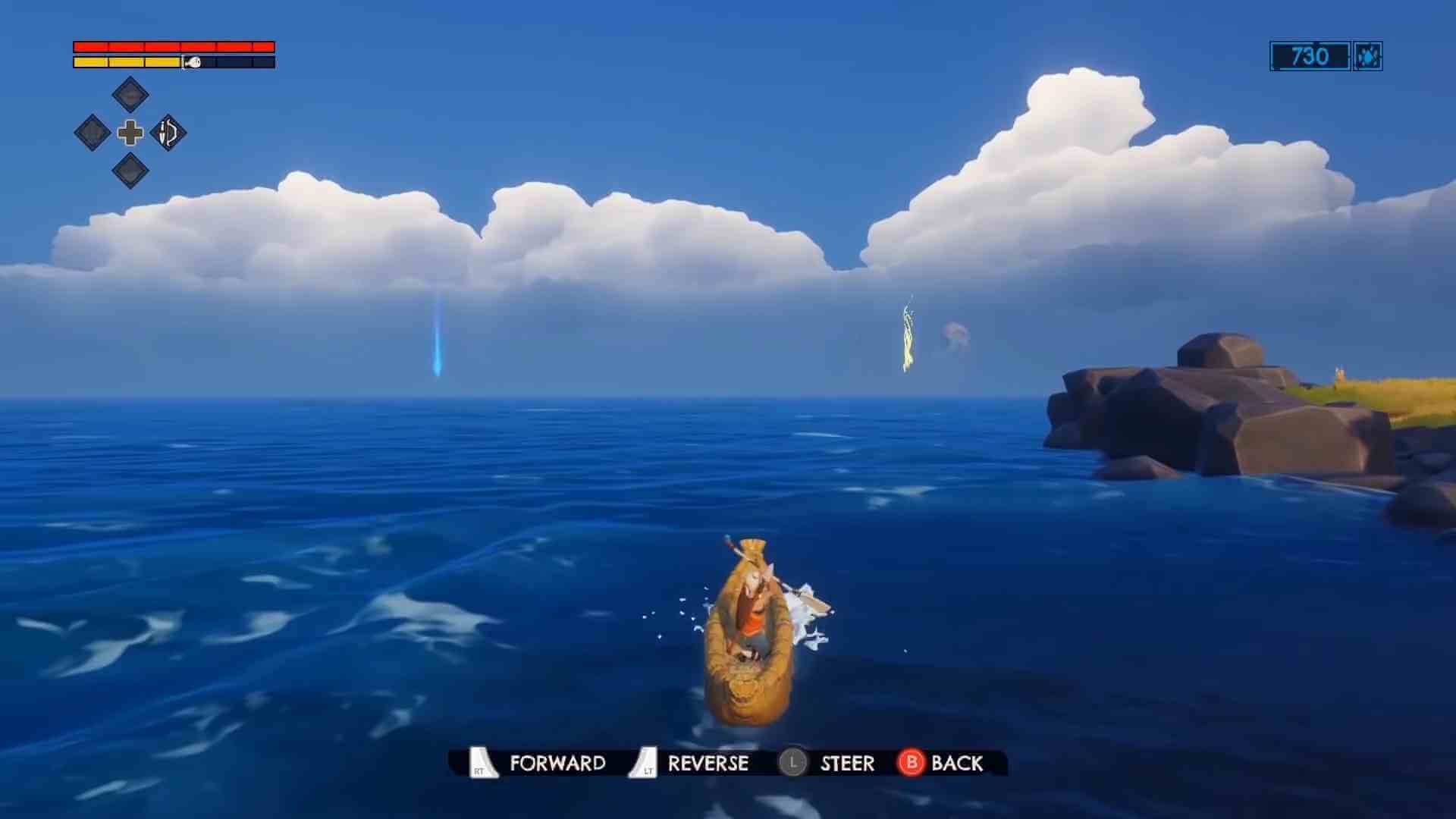Click the yellow stamina bar
Viewport: 1456px width, 819px height.
click(x=125, y=62)
